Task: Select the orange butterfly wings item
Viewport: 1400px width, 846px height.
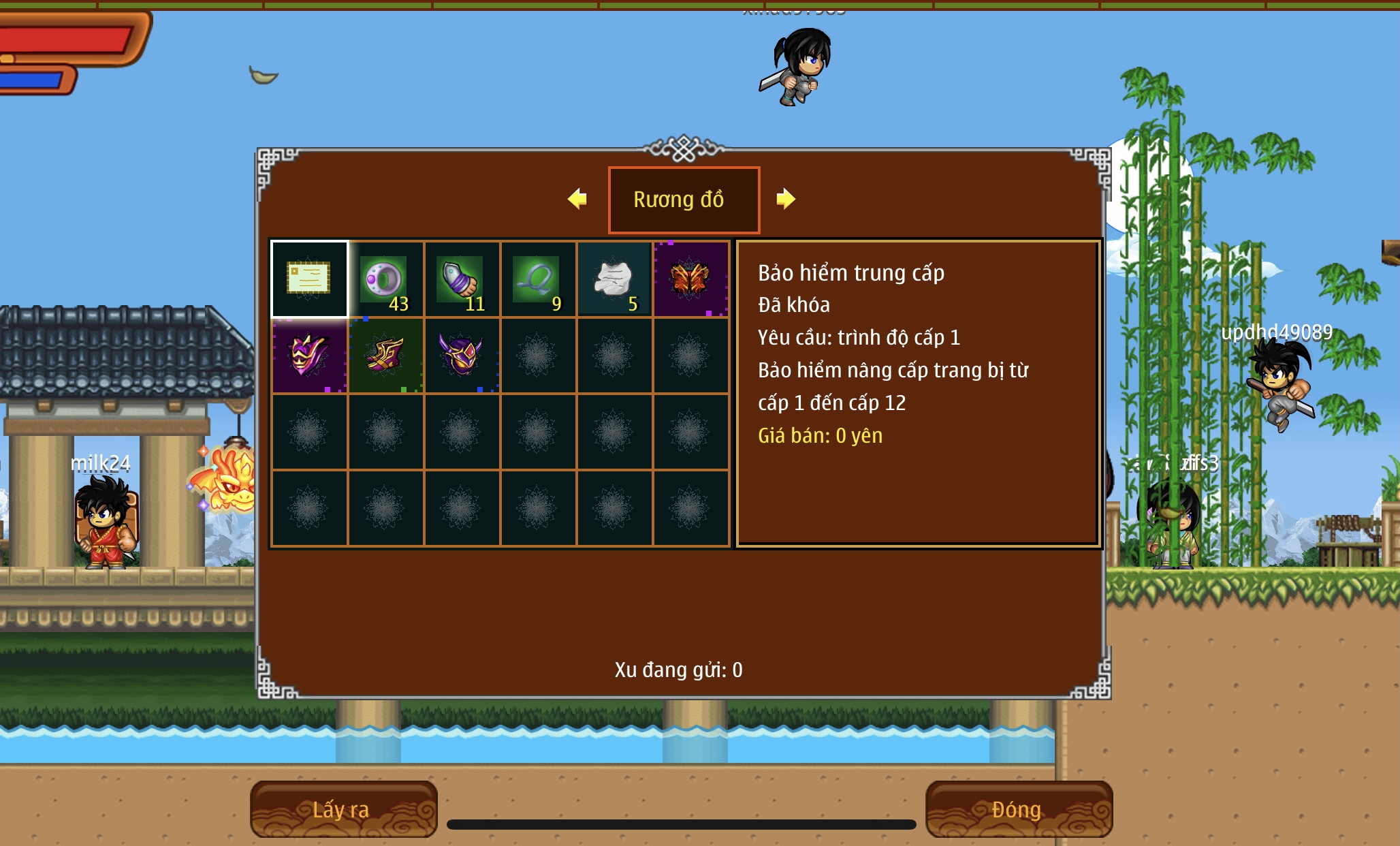Action: coord(690,279)
